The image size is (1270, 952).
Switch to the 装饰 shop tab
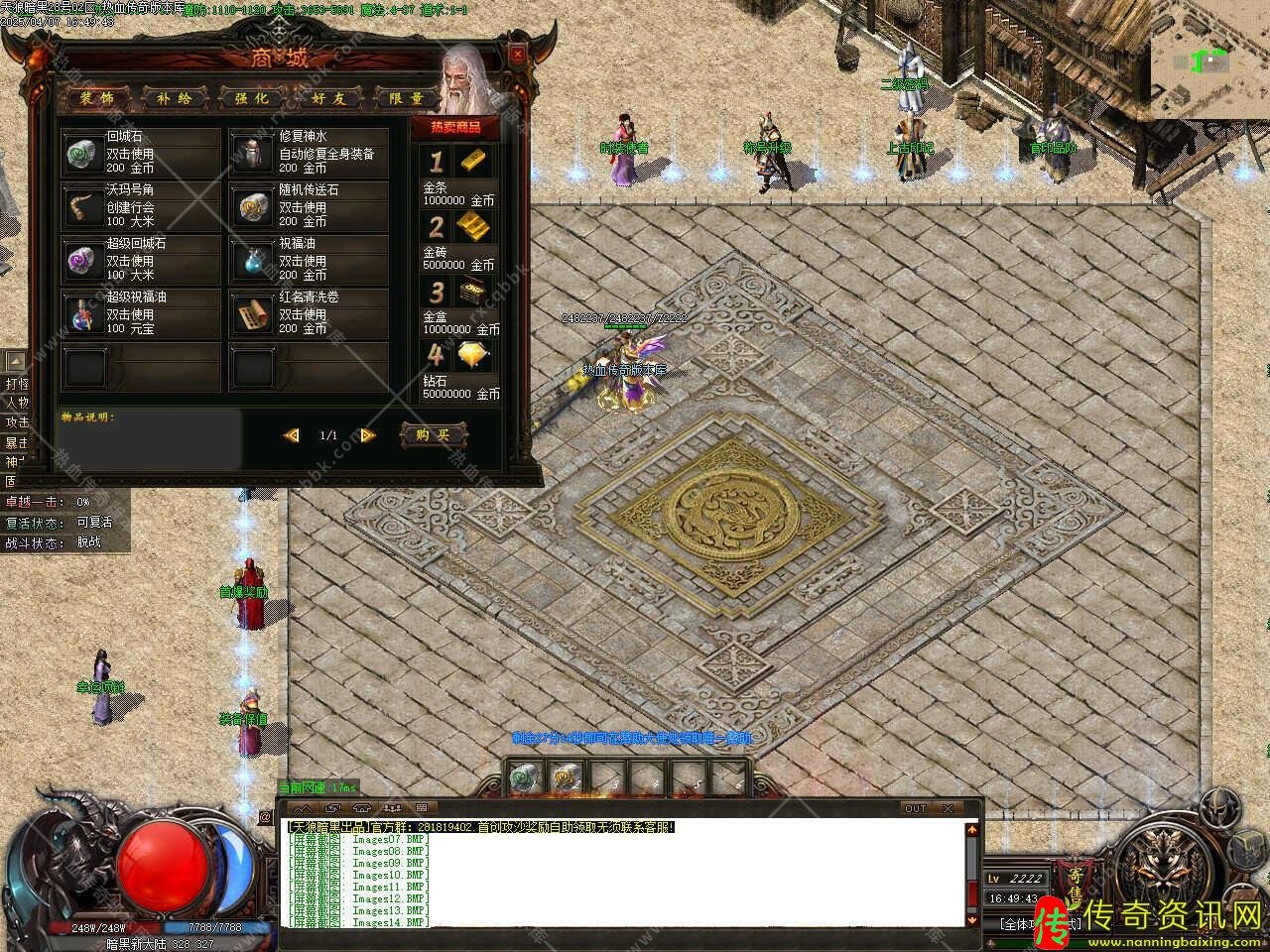pyautogui.click(x=97, y=98)
